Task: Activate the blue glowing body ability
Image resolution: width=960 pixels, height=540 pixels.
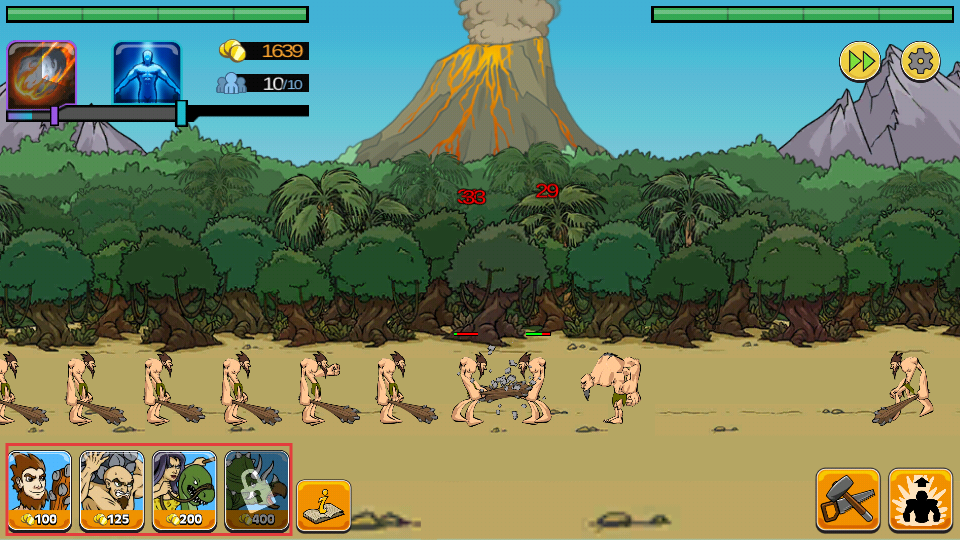Action: coord(147,73)
